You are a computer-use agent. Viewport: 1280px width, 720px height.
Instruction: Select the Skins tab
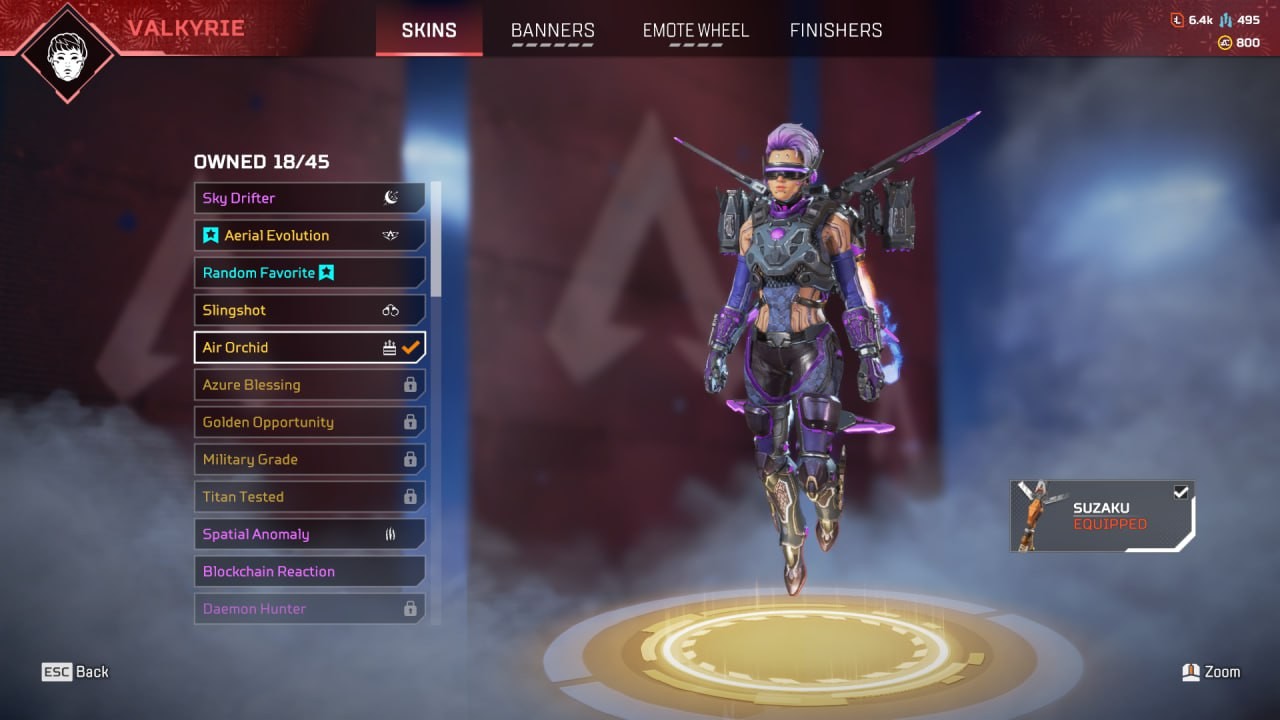pos(429,30)
